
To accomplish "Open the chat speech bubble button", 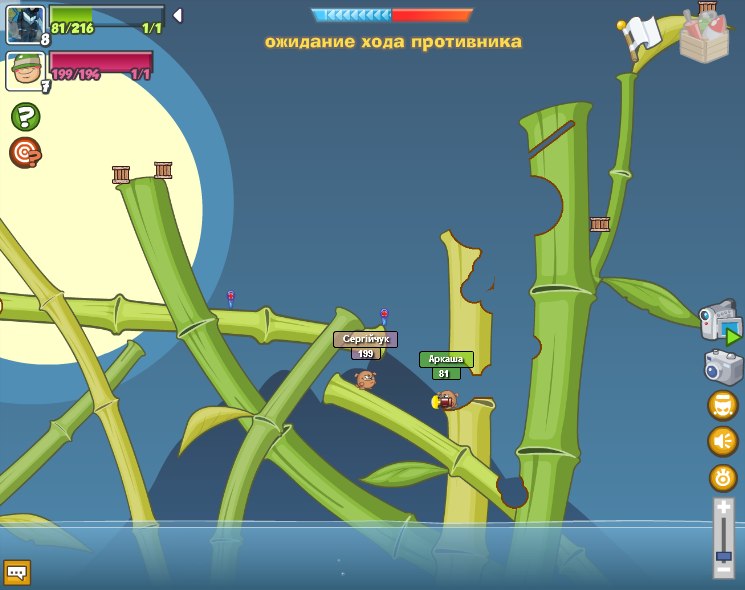I will tap(17, 572).
